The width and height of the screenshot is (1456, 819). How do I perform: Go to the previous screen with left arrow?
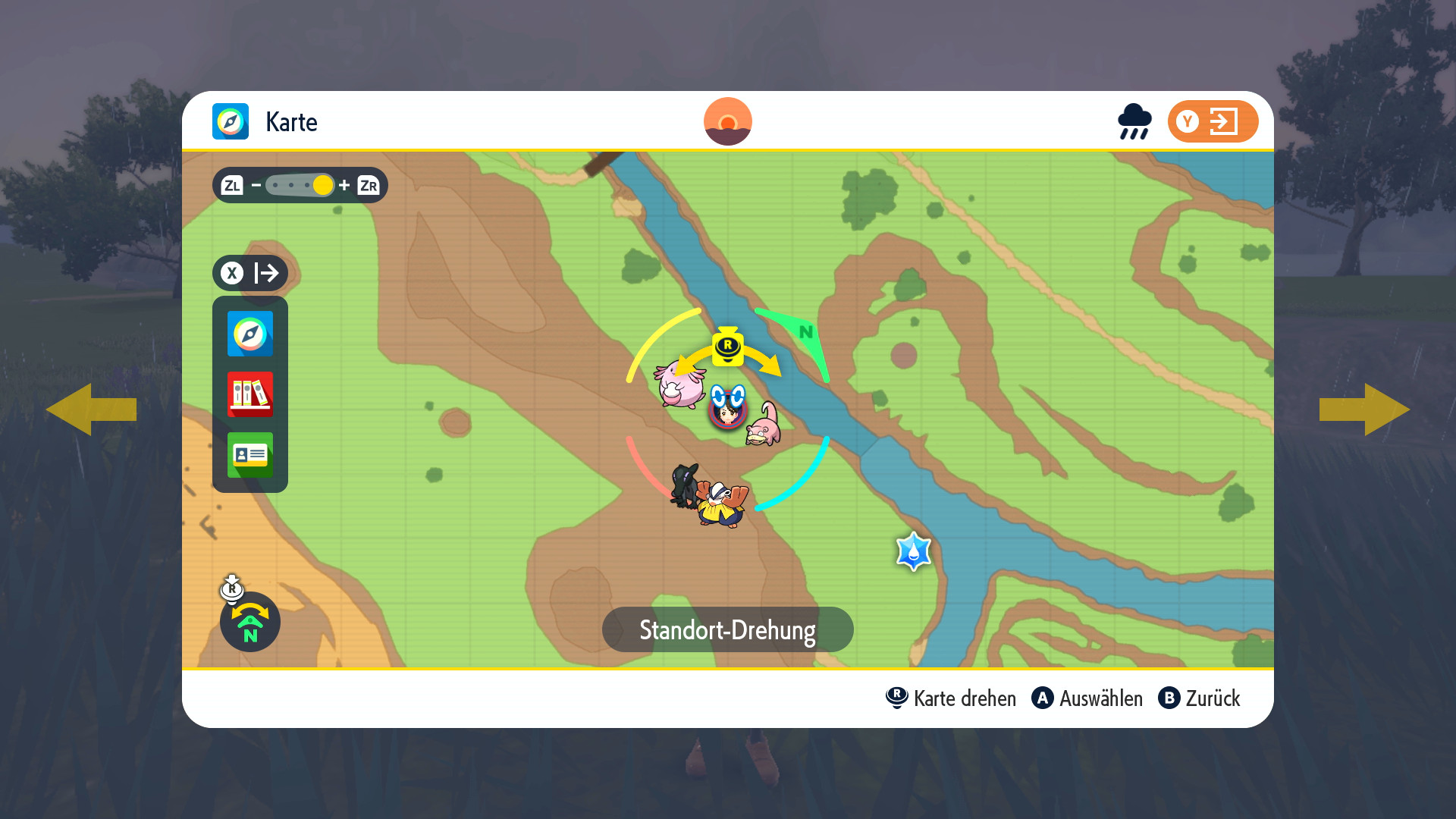click(x=91, y=409)
